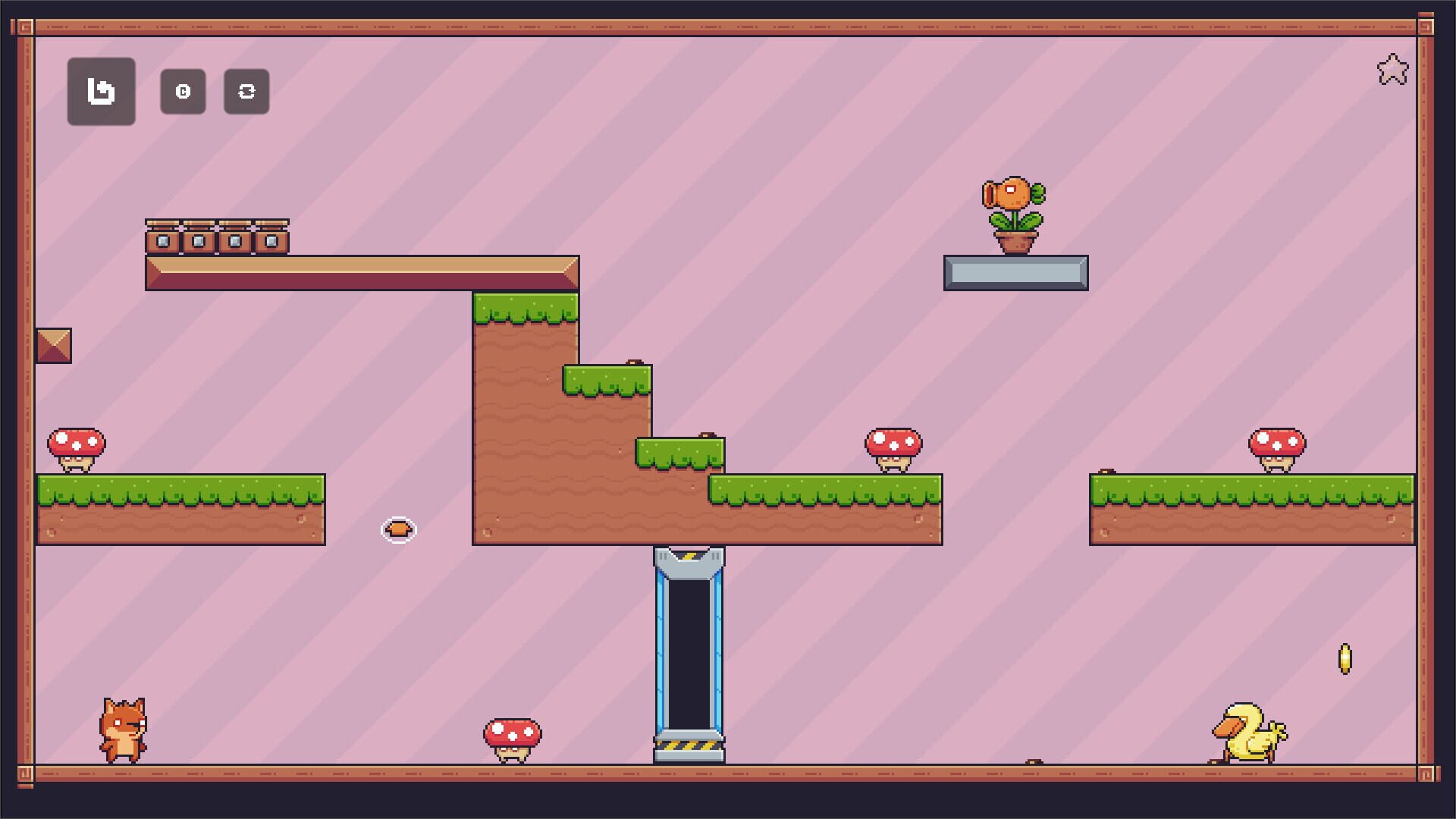
Task: Select the potted piranha plant flower
Action: pyautogui.click(x=1015, y=212)
